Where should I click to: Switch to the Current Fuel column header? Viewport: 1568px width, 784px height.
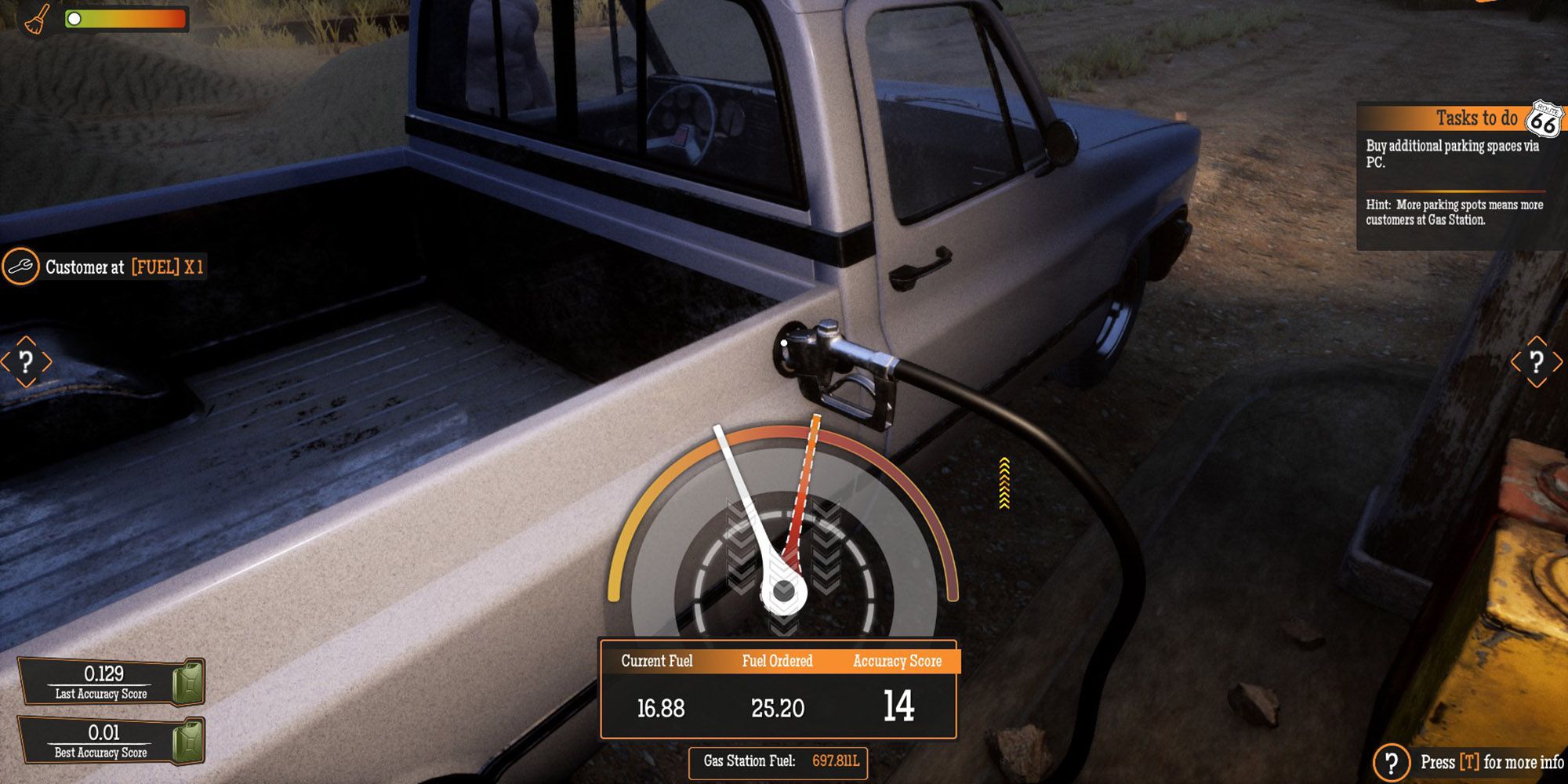[x=657, y=661]
